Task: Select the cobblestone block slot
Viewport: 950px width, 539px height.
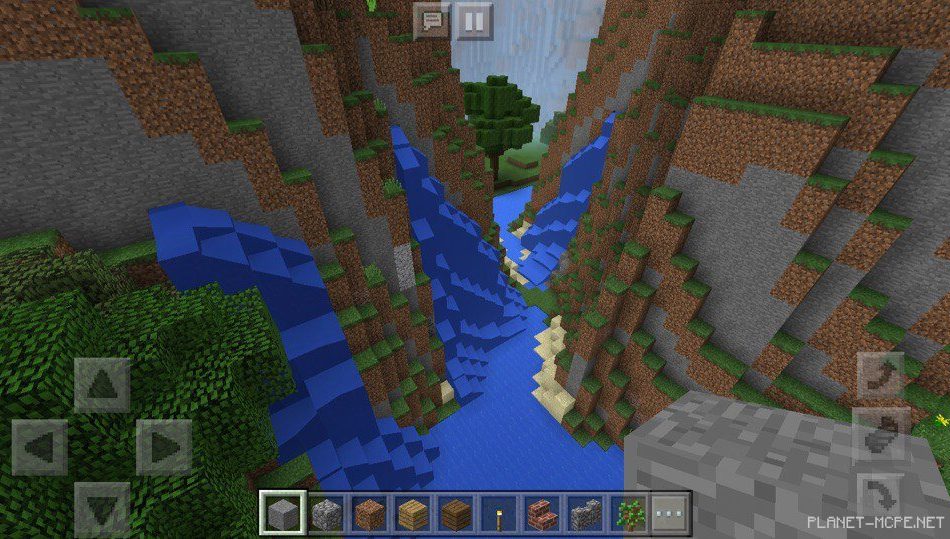Action: point(325,513)
